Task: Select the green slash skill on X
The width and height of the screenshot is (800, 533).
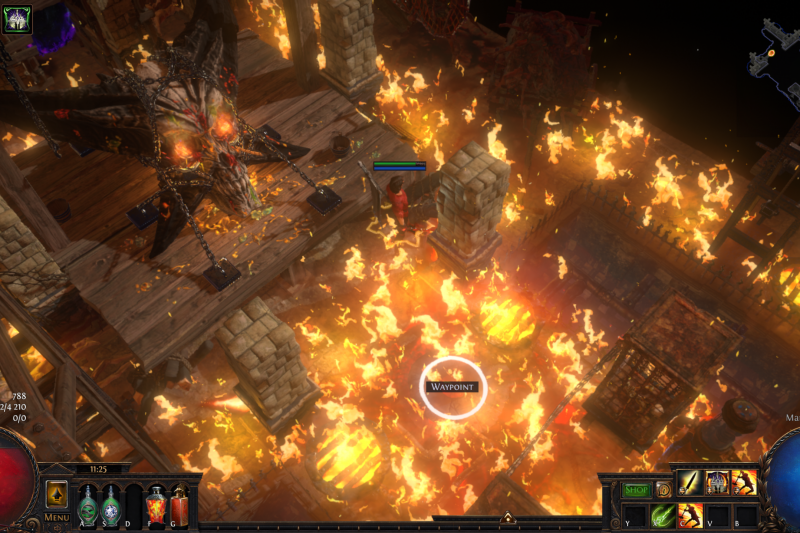Action: pos(662,516)
